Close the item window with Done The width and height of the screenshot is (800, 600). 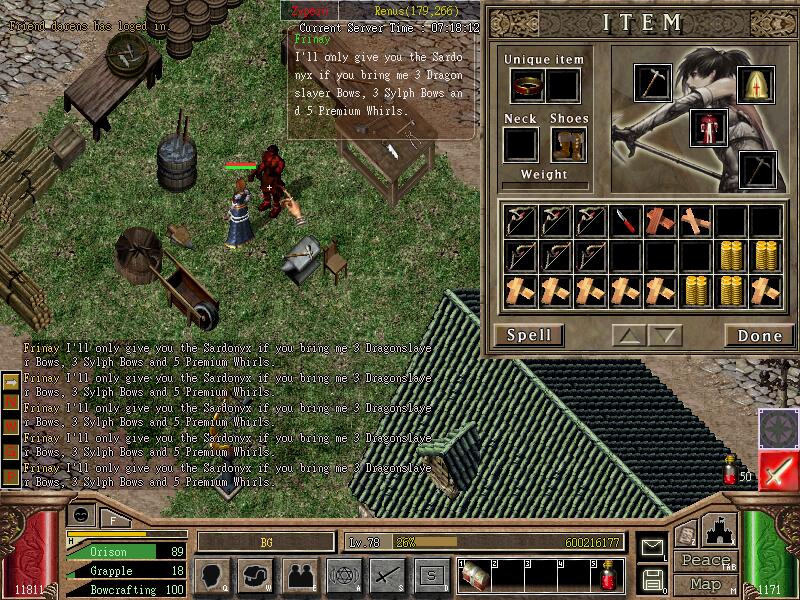pos(759,335)
